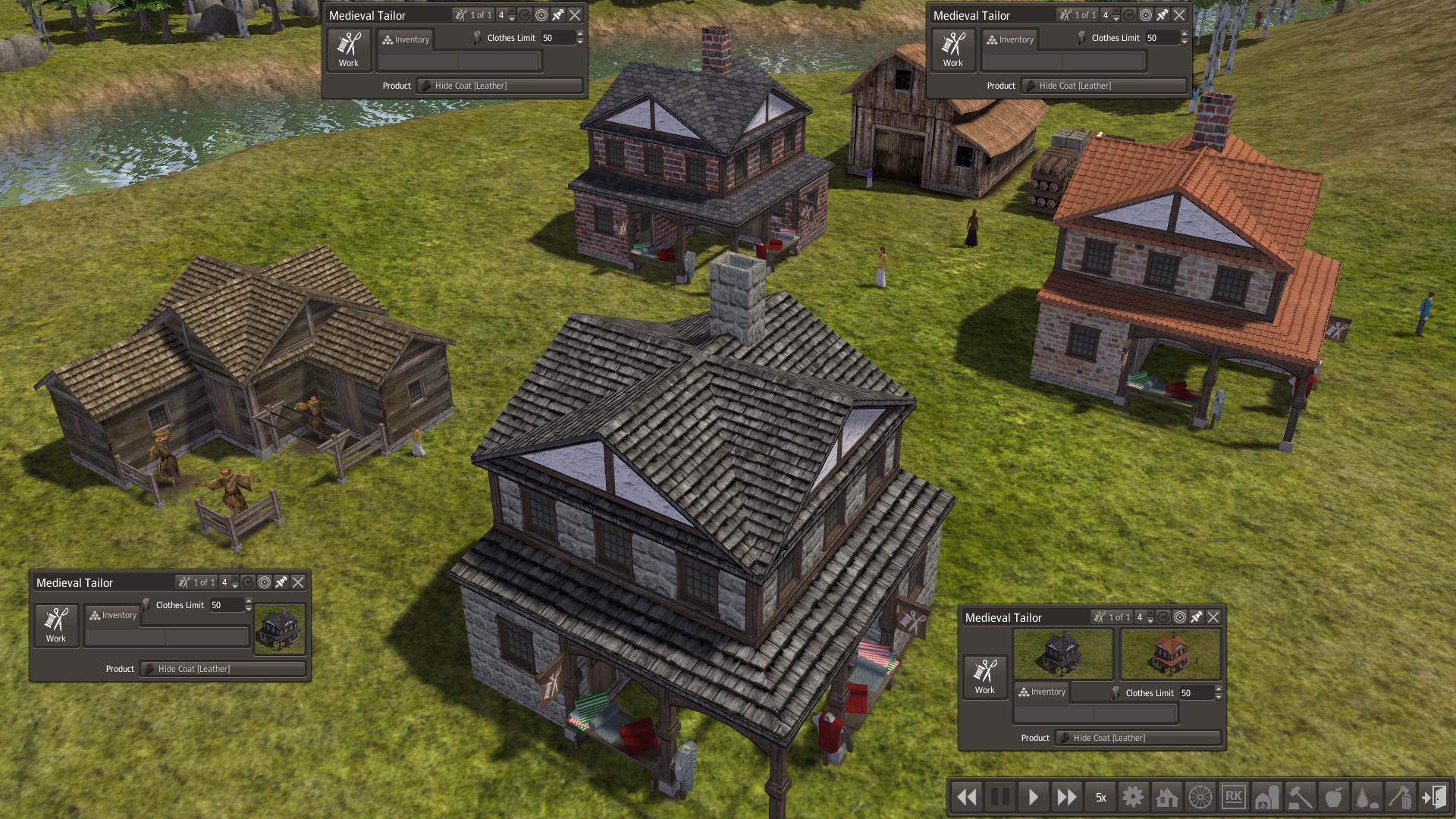Screen dimensions: 1456x819
Task: Open the wagon wheel toolbar menu
Action: (1200, 797)
